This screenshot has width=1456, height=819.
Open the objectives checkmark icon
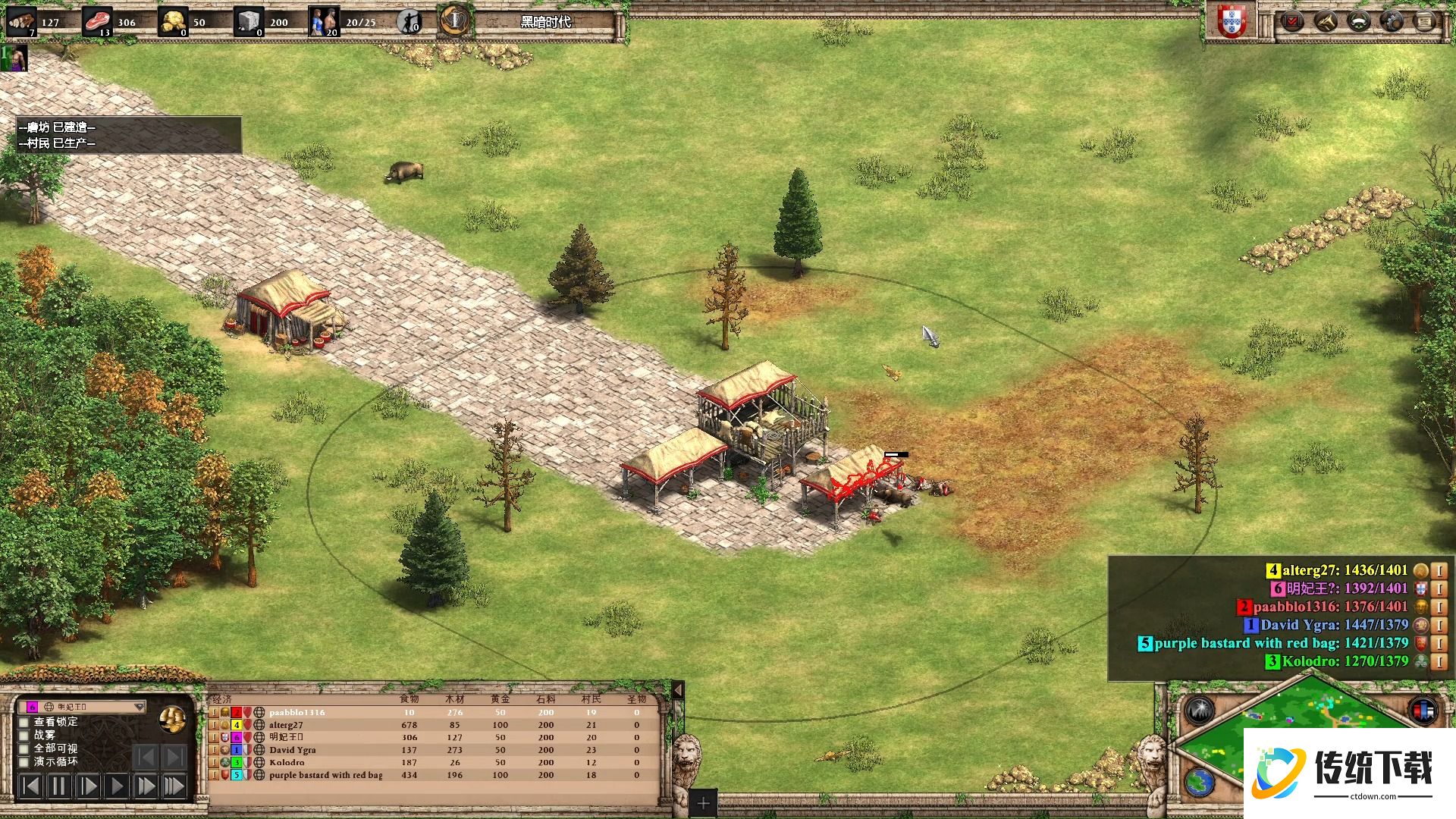(1291, 20)
